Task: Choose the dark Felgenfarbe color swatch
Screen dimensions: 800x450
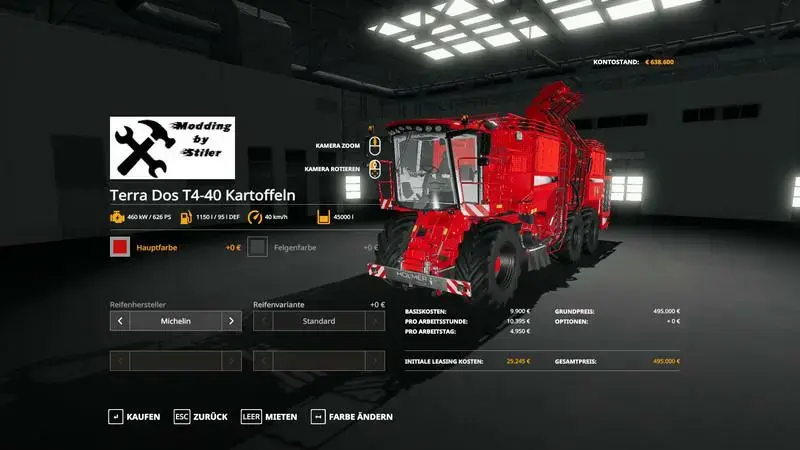Action: coord(258,247)
